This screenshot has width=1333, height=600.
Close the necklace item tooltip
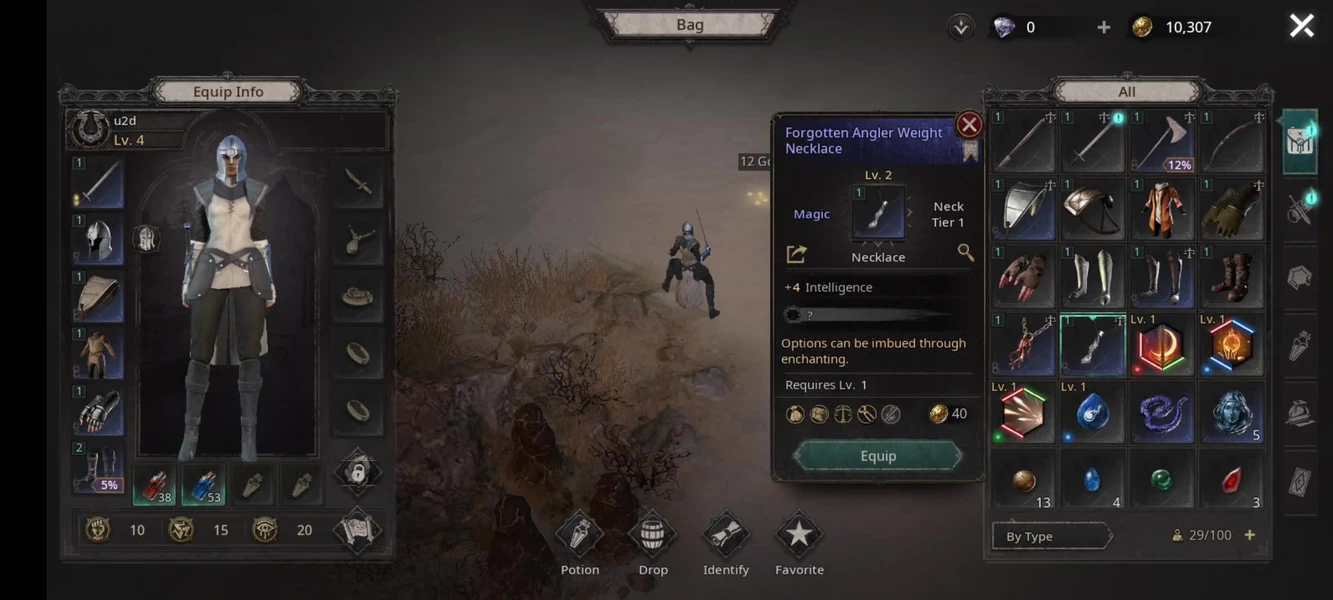pos(968,124)
